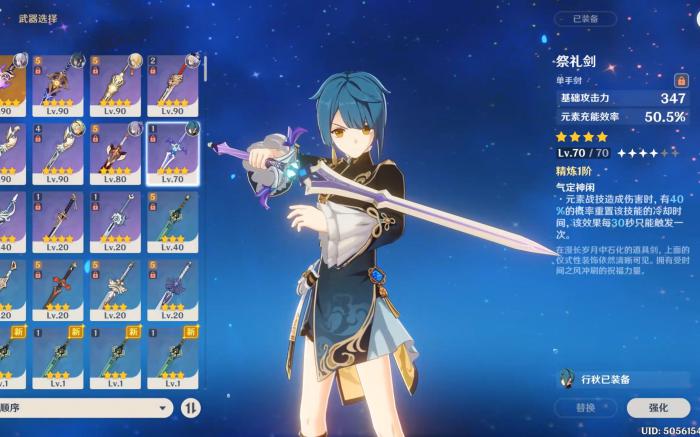Click the 强化 enhance button

[x=658, y=407]
